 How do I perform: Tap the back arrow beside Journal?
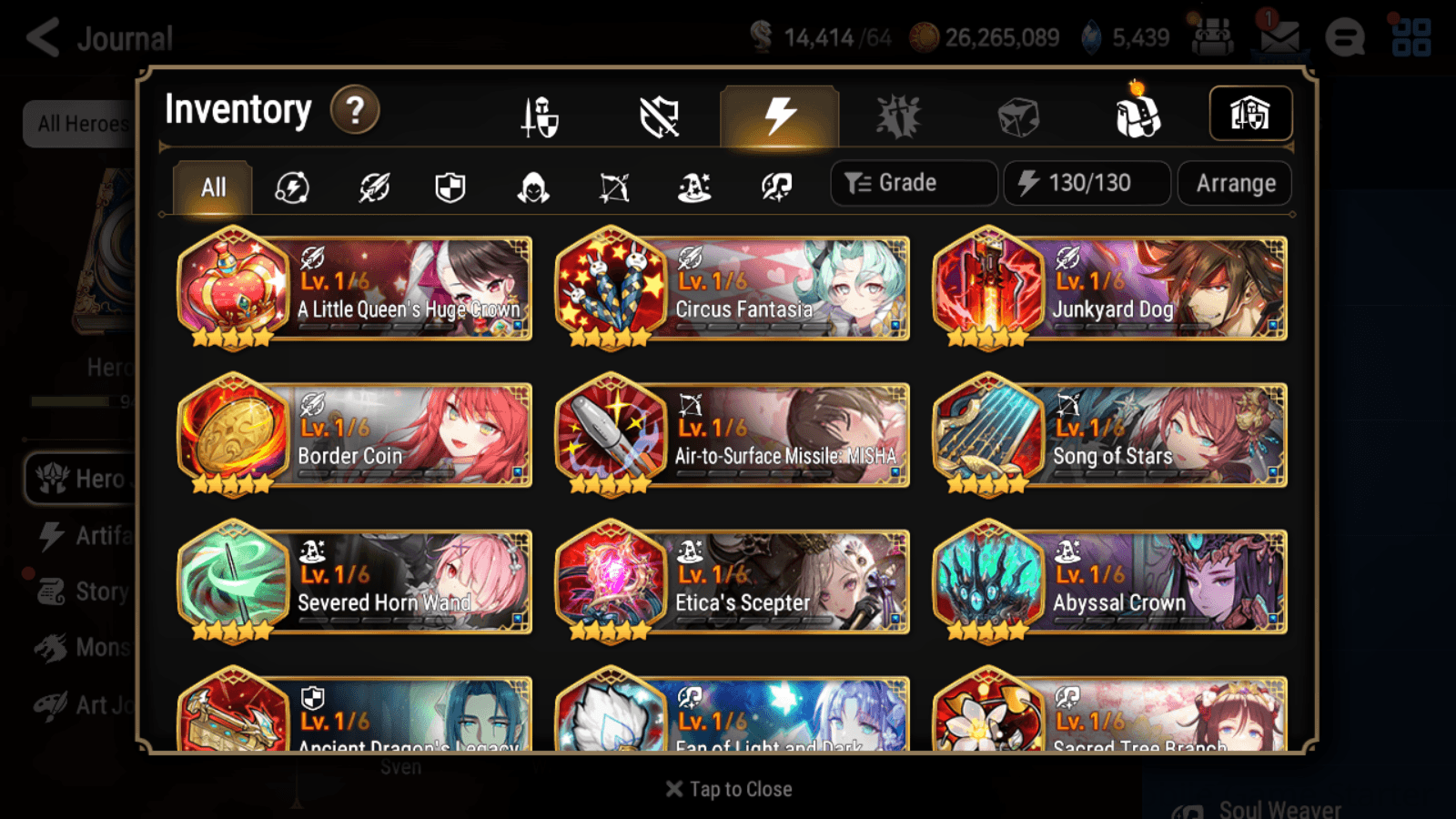[x=43, y=36]
